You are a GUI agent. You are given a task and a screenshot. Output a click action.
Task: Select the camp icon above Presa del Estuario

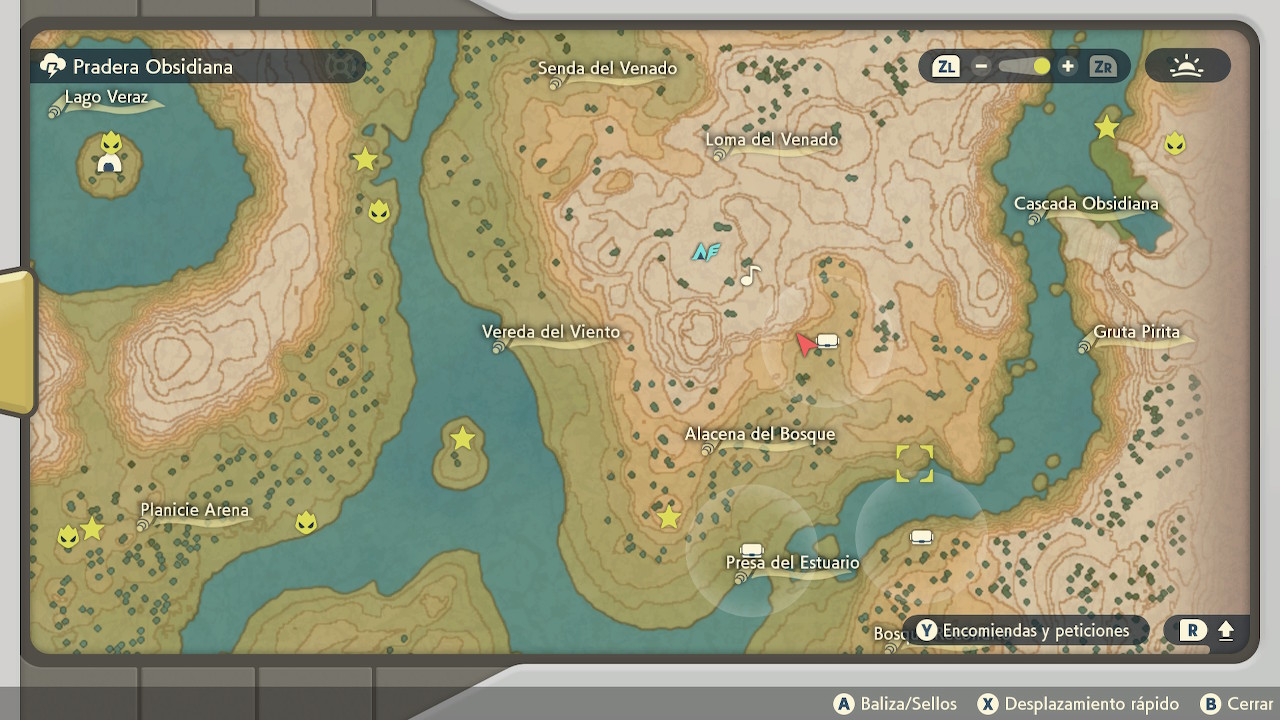click(752, 549)
